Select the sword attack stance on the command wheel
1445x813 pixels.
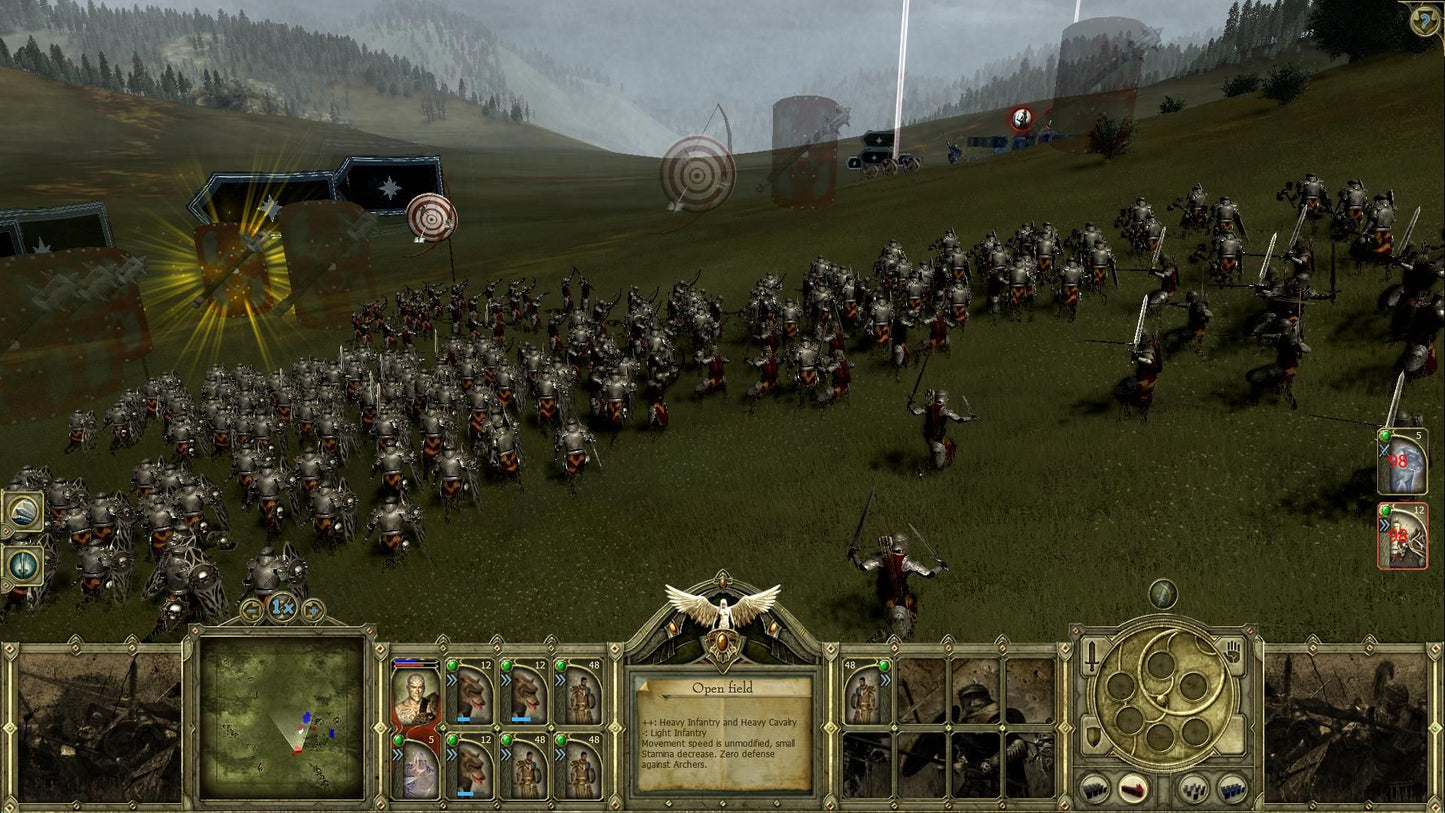pos(1092,653)
